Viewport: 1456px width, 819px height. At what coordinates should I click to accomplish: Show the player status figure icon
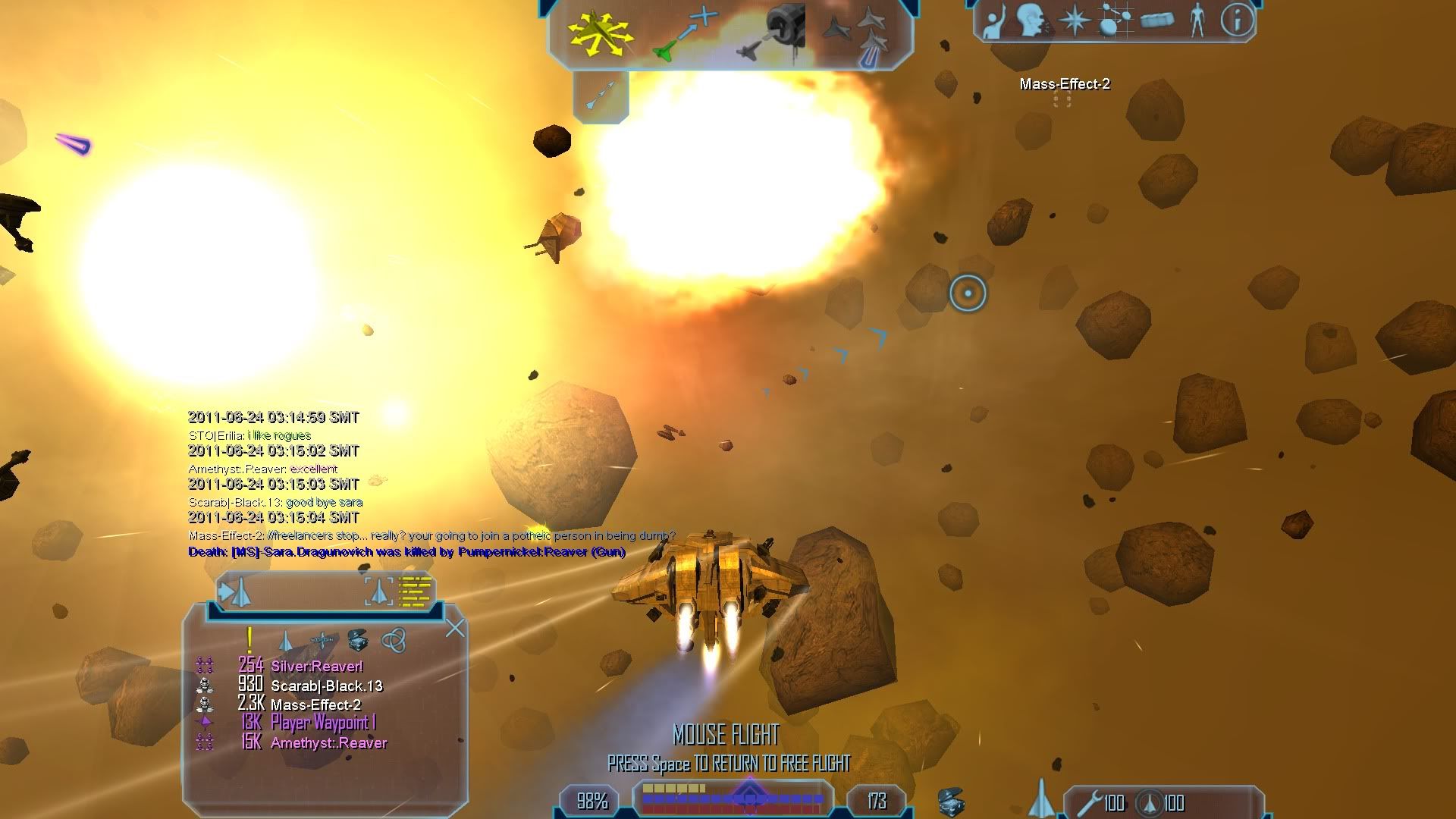(x=1197, y=20)
